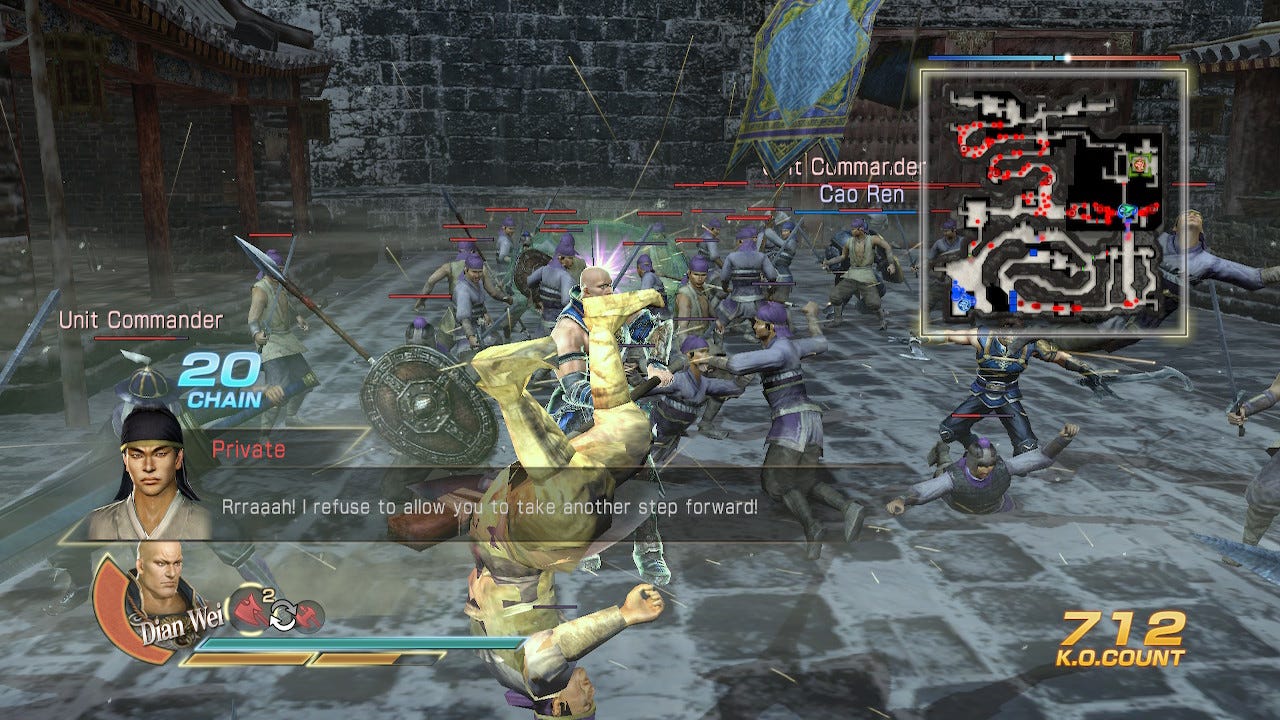1280x720 pixels.
Task: Select the green-framed target marker on minimap
Action: (x=1139, y=163)
